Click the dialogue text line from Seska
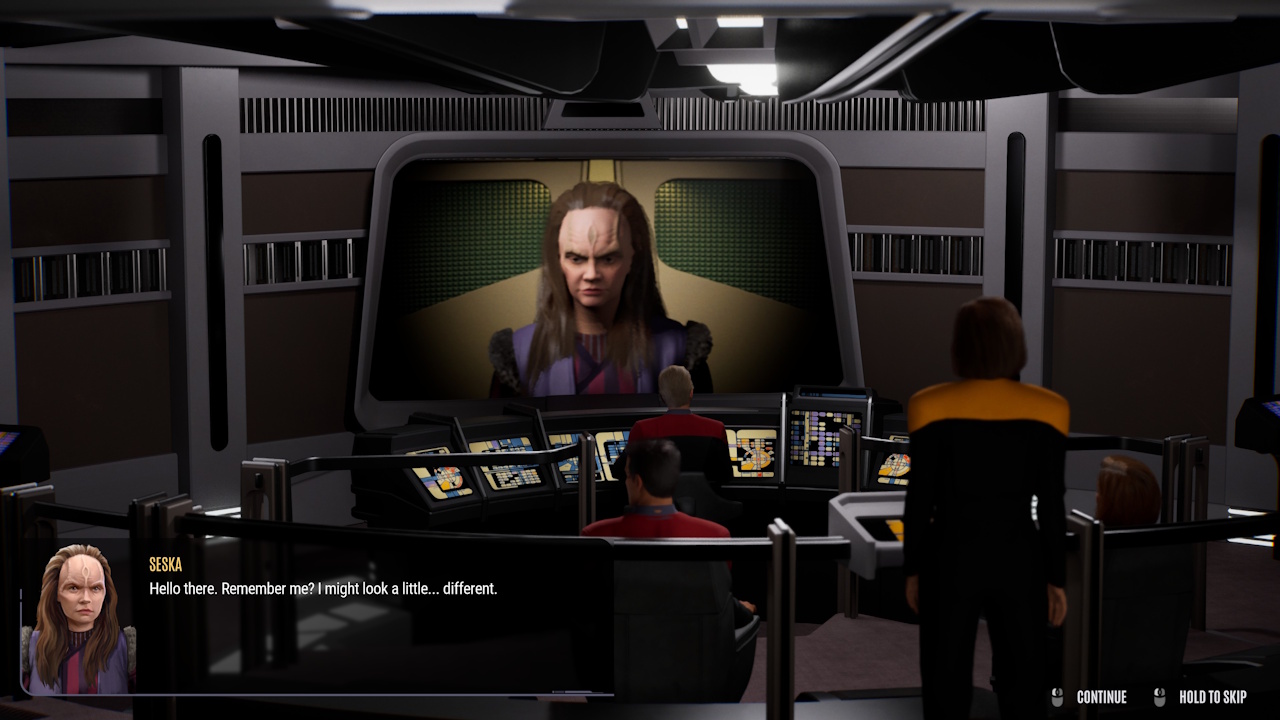 [x=320, y=588]
